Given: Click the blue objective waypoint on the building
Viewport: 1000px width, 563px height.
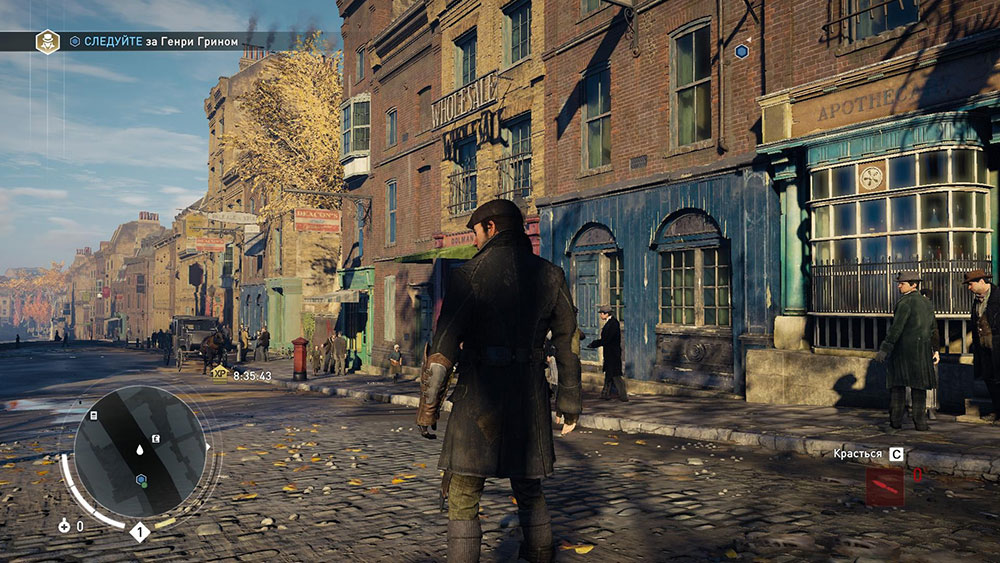Looking at the screenshot, I should click(x=741, y=51).
